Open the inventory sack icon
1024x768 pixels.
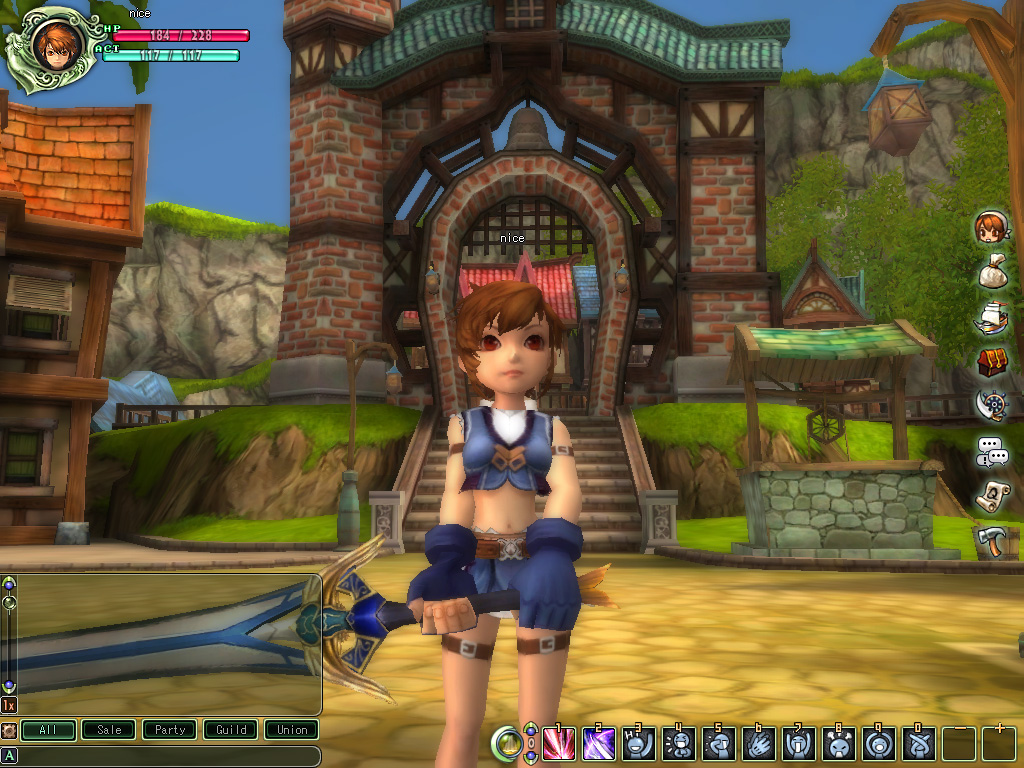991,271
